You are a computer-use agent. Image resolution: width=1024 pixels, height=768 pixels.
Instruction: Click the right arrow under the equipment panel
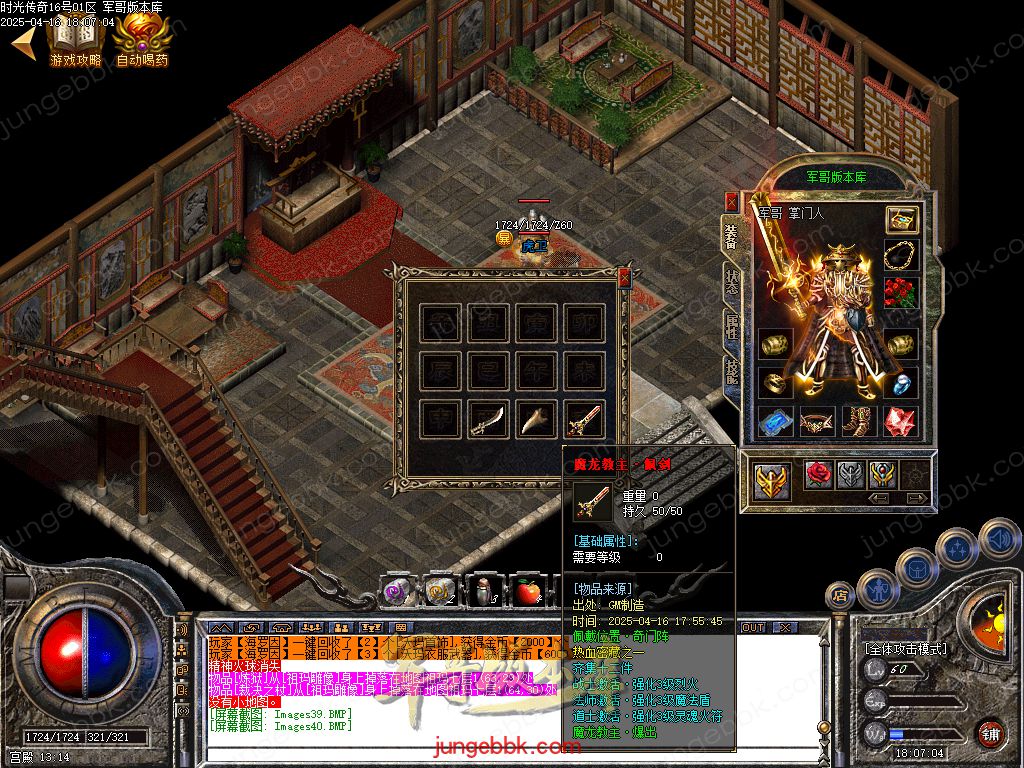[916, 497]
